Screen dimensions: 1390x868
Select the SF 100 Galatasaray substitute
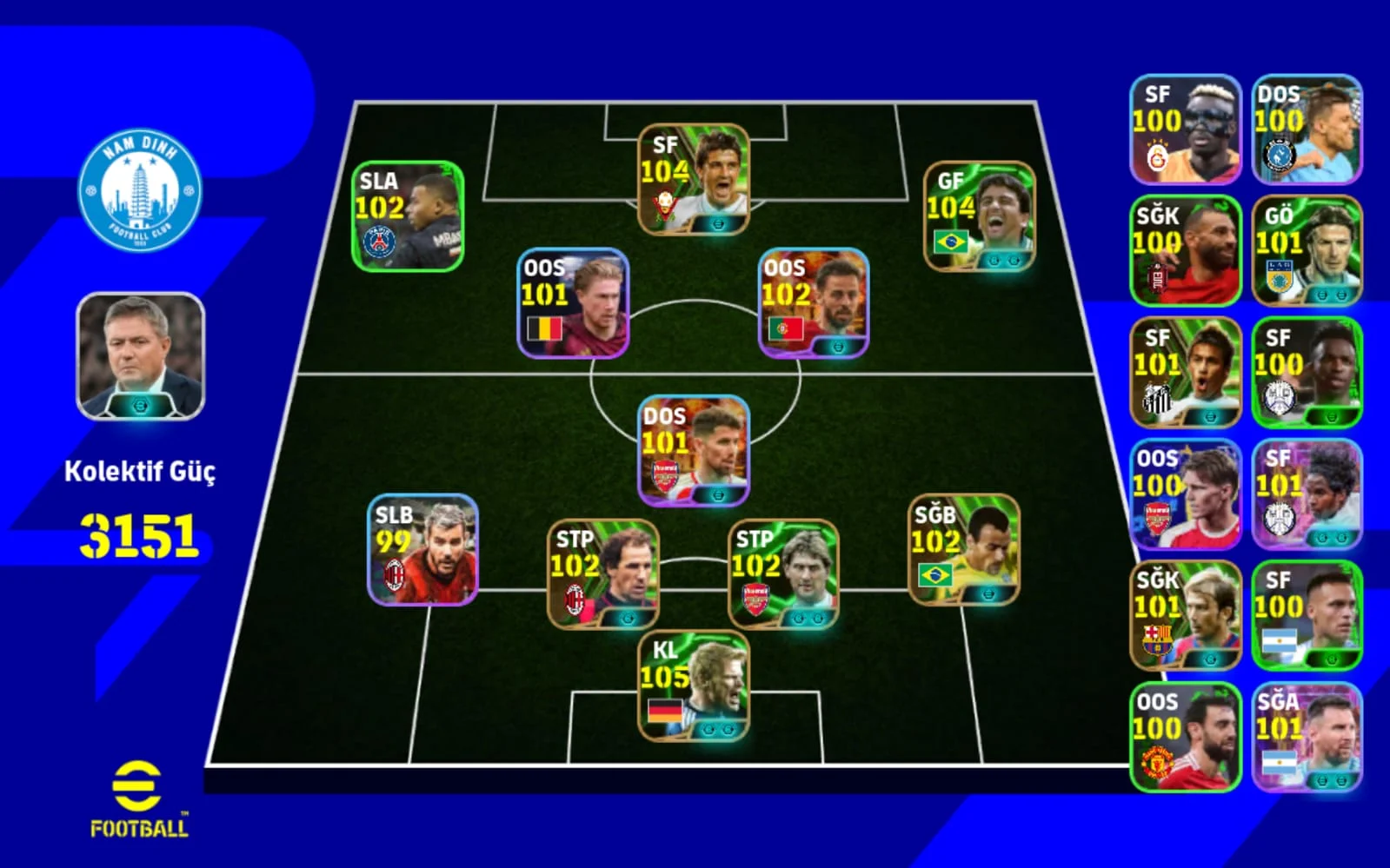(x=1185, y=129)
